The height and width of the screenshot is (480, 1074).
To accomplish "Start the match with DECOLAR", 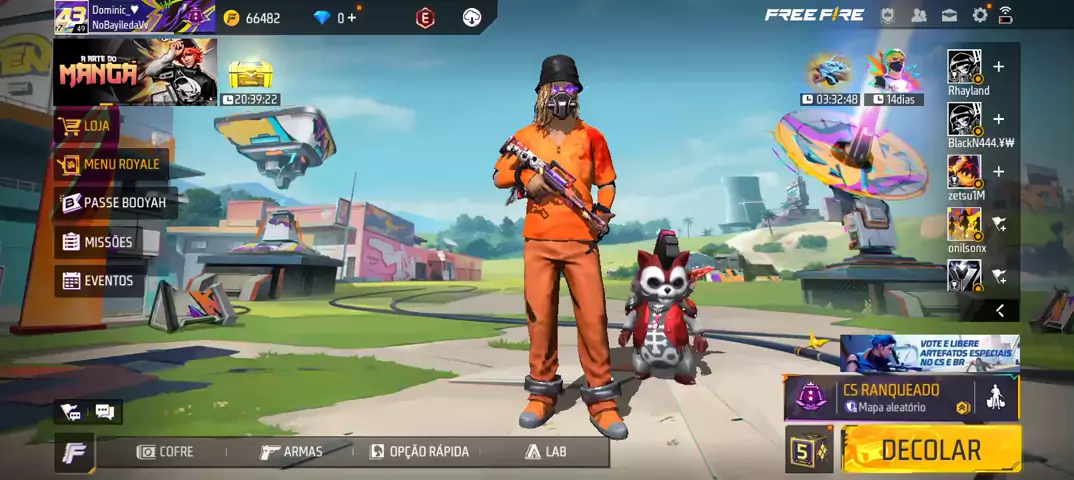I will pos(930,450).
